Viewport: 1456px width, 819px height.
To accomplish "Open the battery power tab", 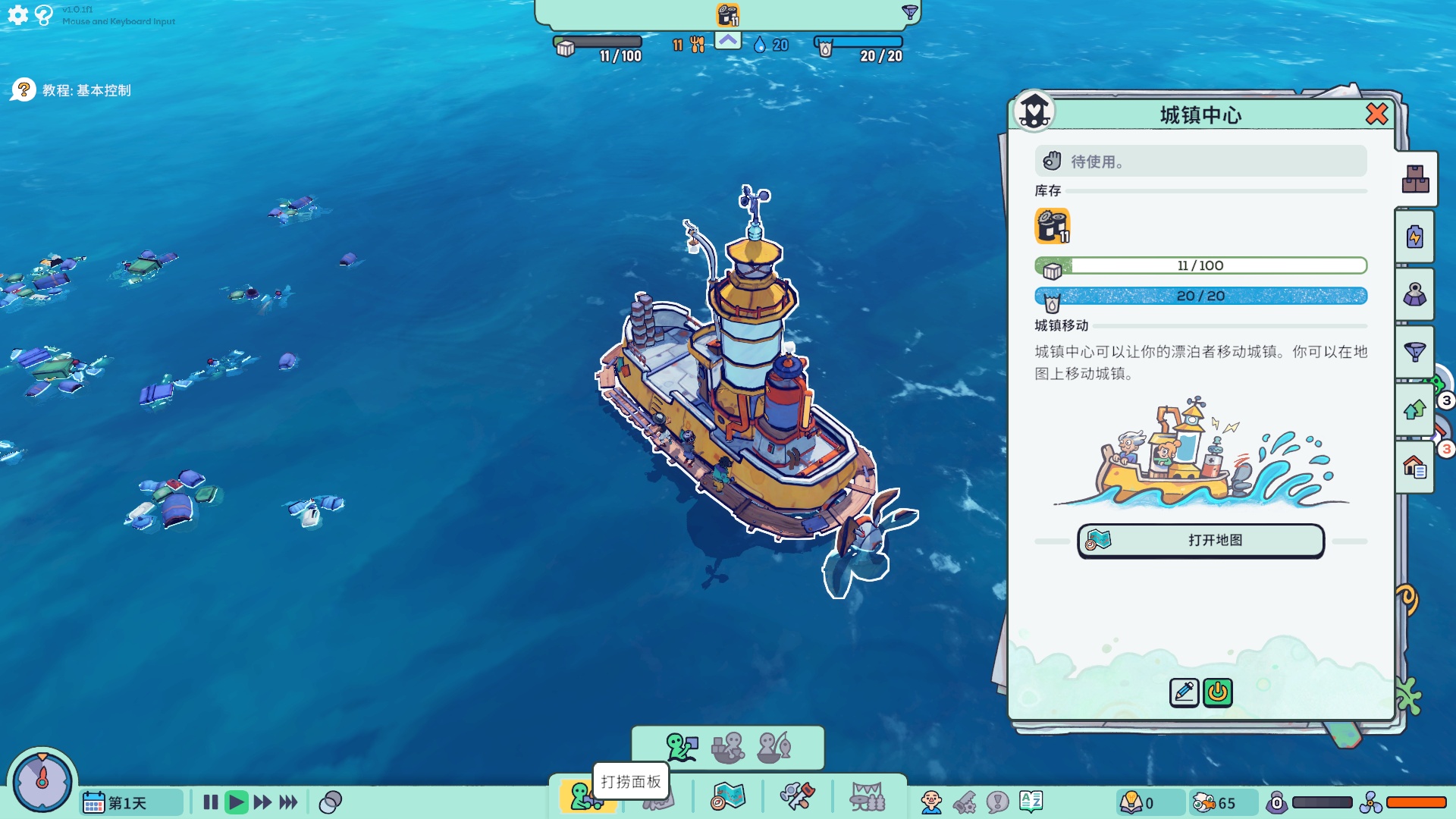I will (1415, 237).
